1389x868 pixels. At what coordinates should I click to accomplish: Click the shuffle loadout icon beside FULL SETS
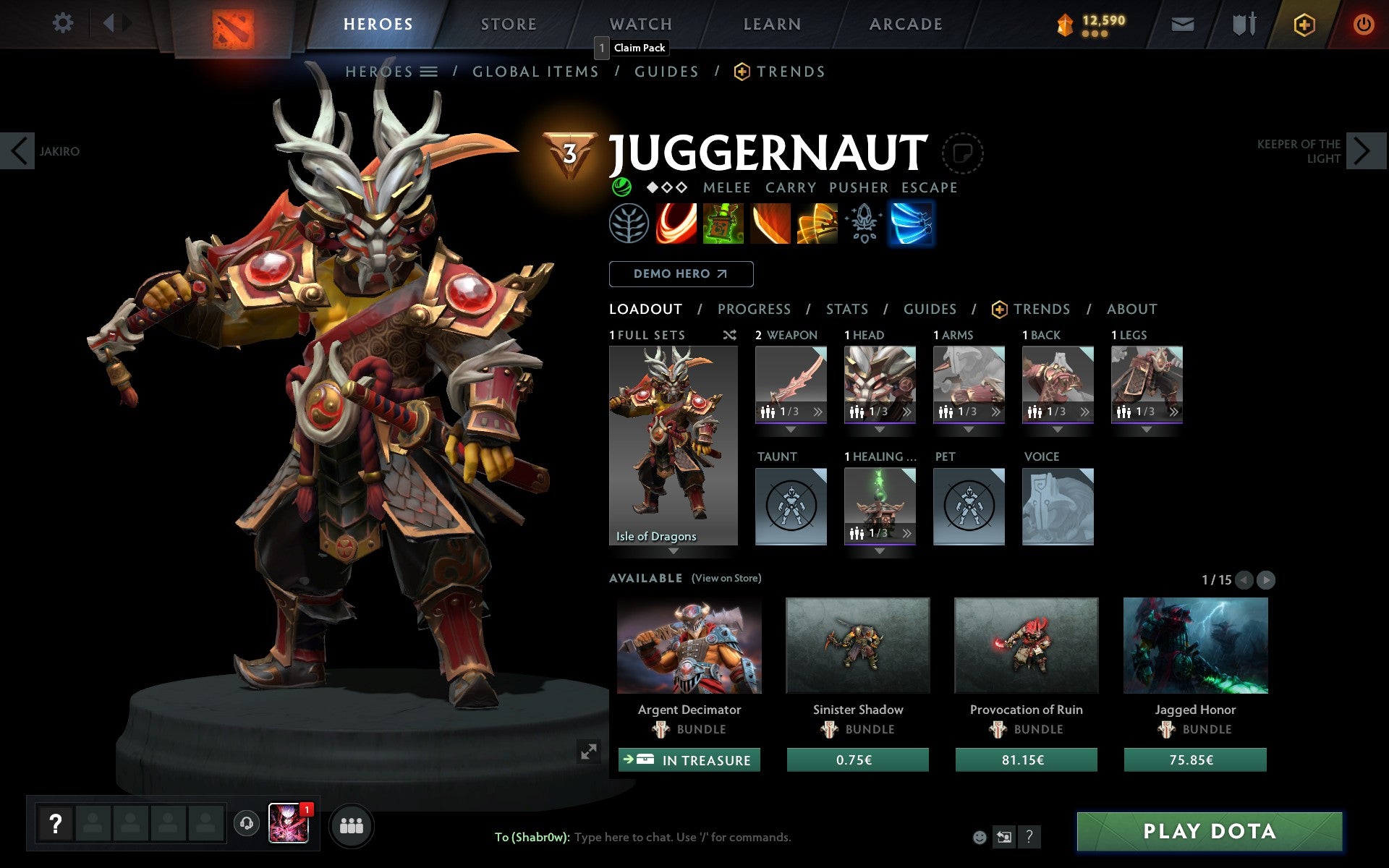click(x=729, y=336)
